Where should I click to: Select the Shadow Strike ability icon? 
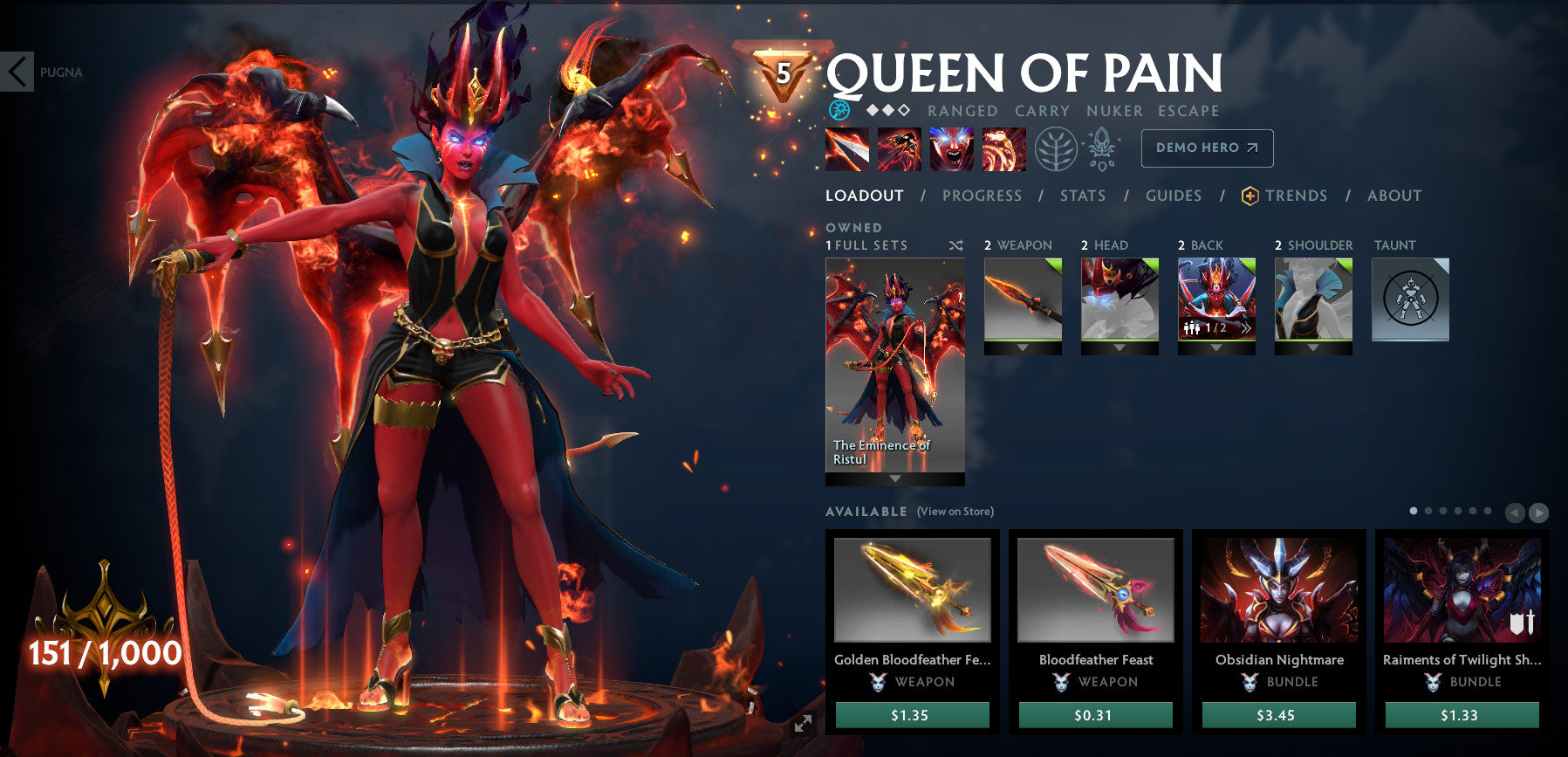point(847,148)
